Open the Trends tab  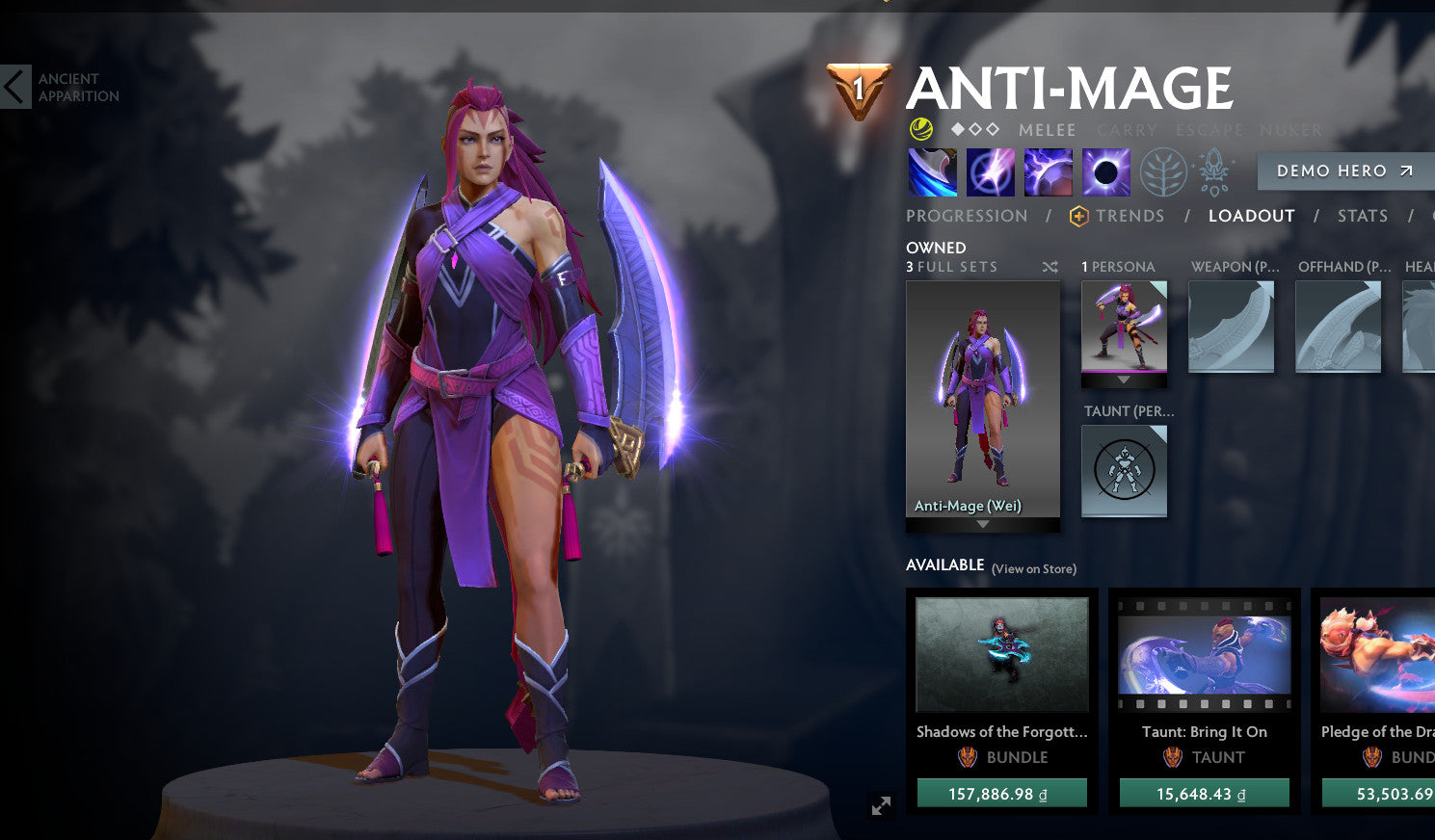[x=1129, y=216]
